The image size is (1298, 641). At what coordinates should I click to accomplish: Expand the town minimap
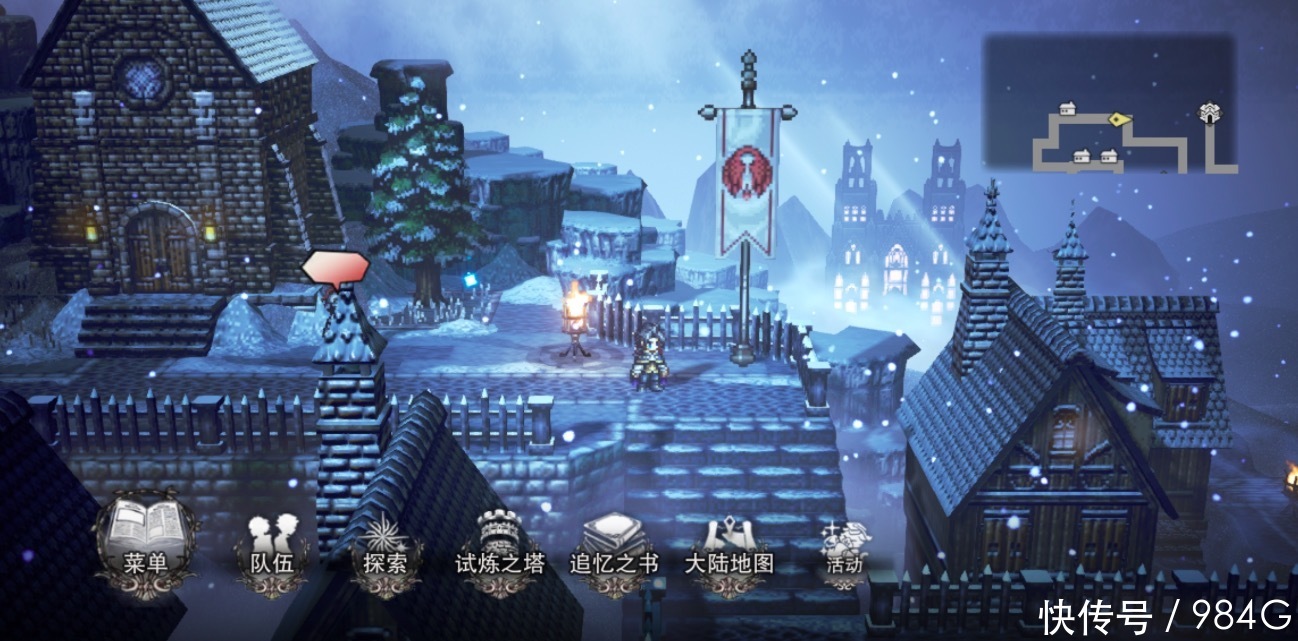(x=1109, y=103)
